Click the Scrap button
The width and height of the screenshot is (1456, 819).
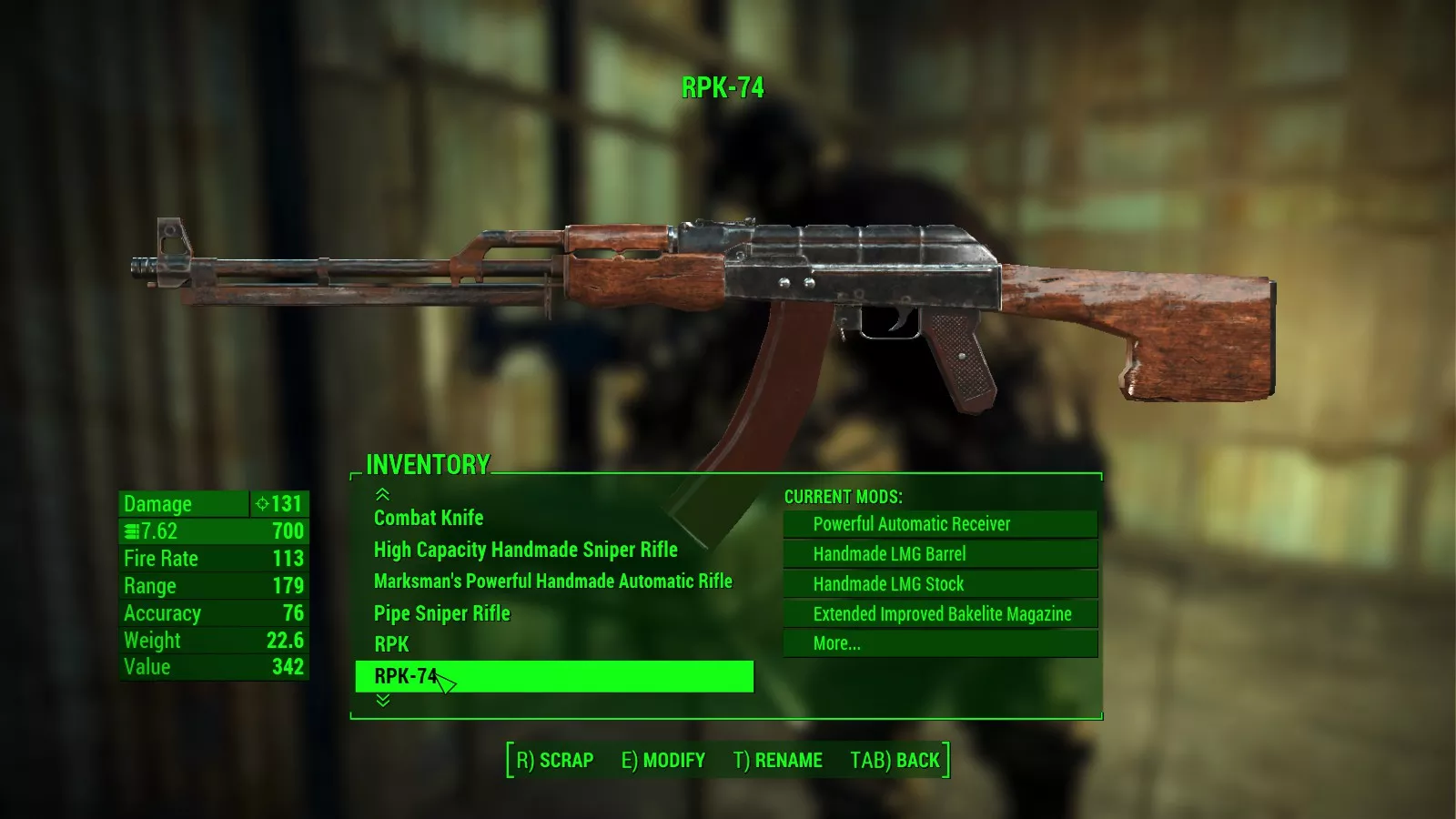(x=554, y=760)
